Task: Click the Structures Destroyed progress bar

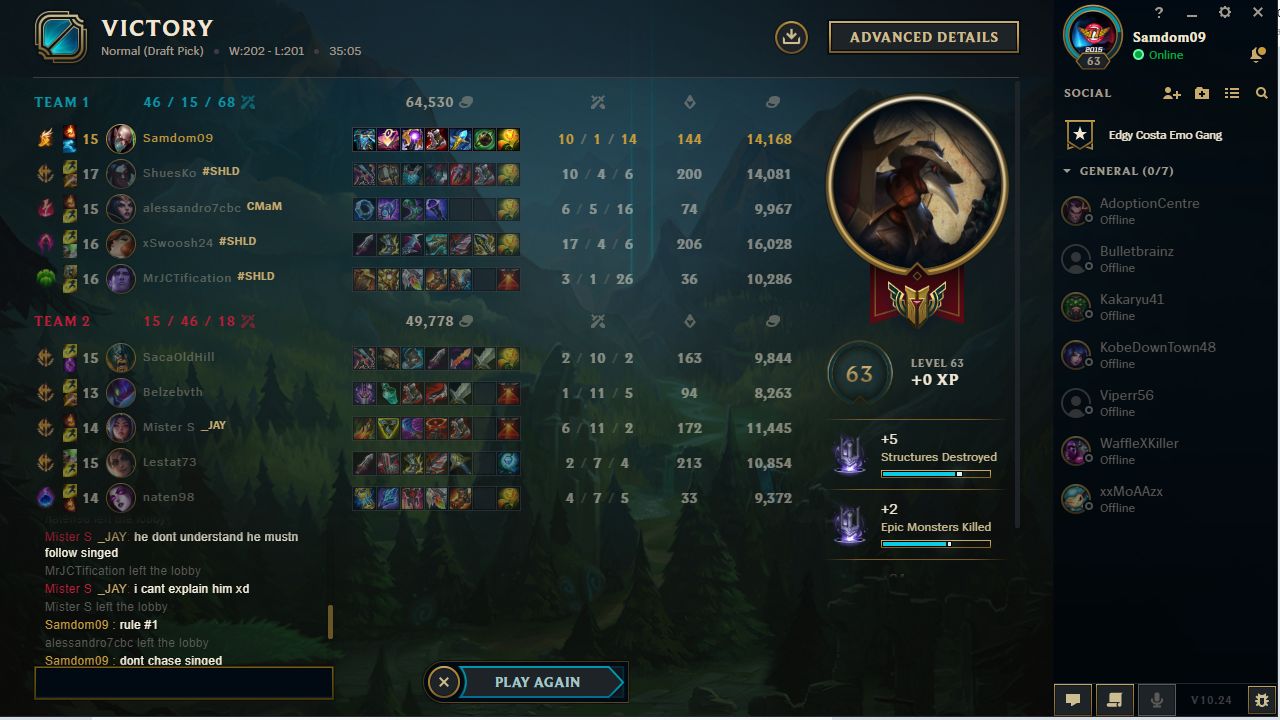Action: point(937,474)
